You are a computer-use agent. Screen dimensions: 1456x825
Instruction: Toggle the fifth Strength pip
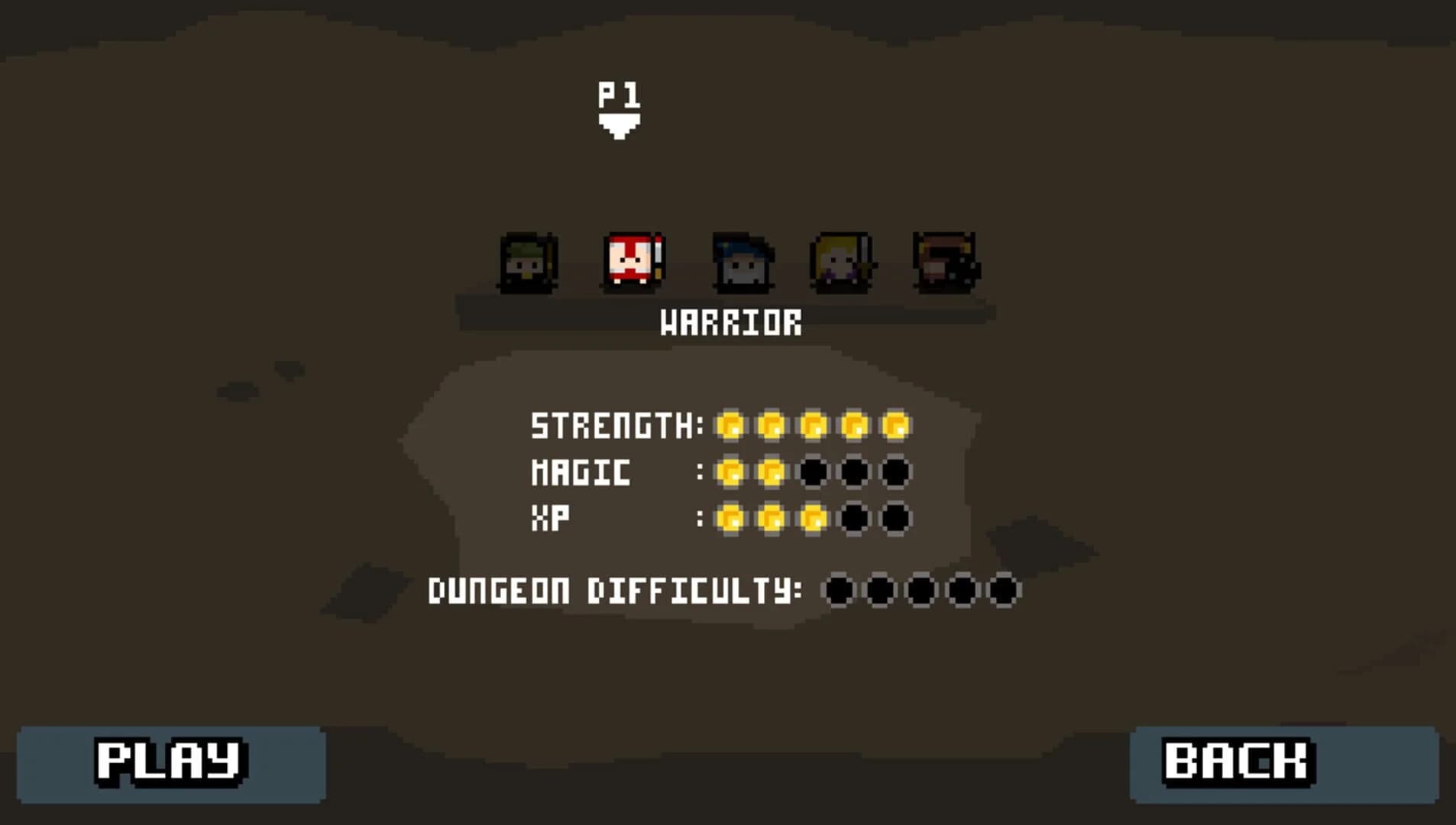point(897,427)
